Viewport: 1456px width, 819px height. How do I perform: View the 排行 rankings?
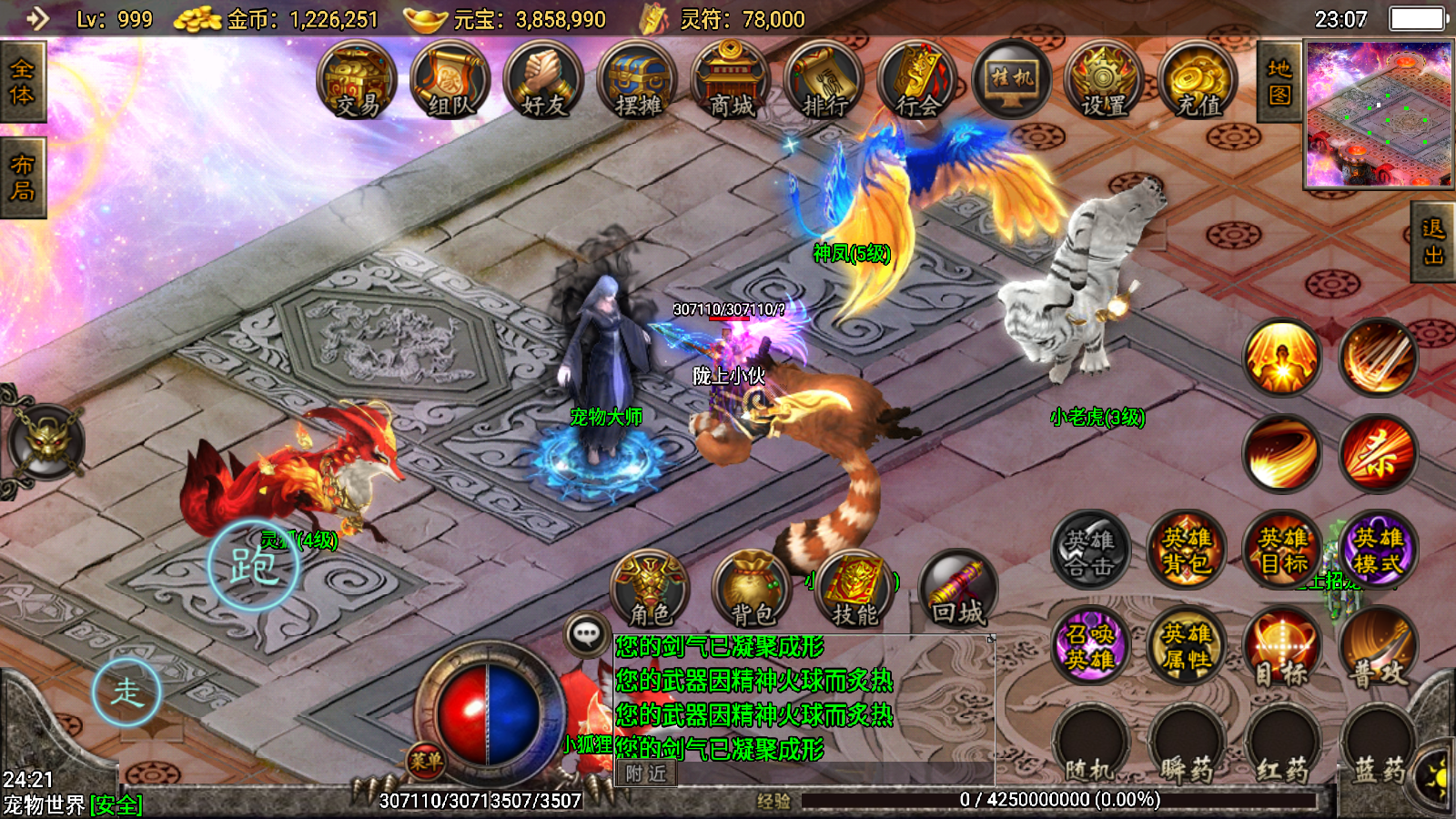[x=824, y=82]
